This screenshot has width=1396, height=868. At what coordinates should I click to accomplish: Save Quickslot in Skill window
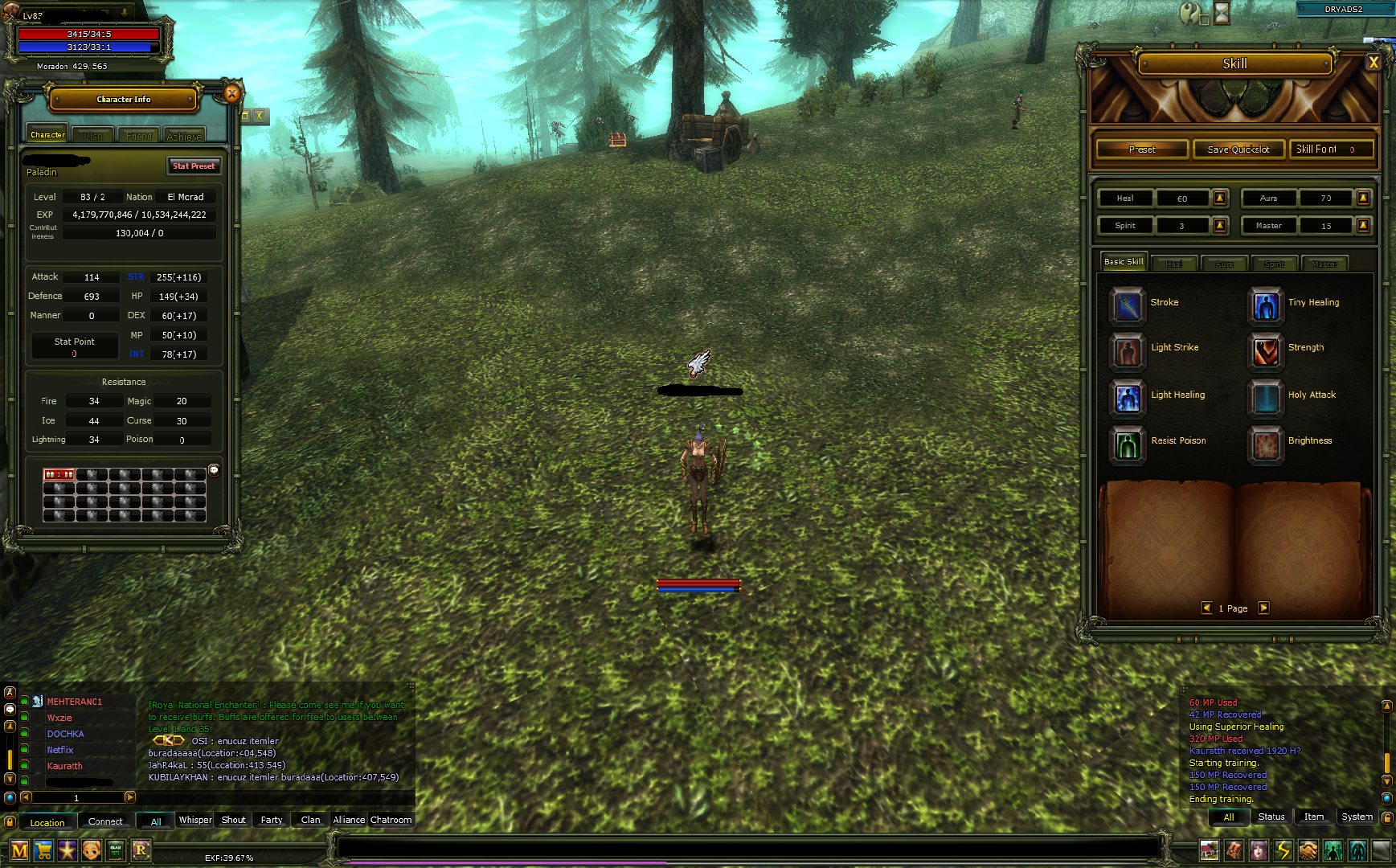1238,149
